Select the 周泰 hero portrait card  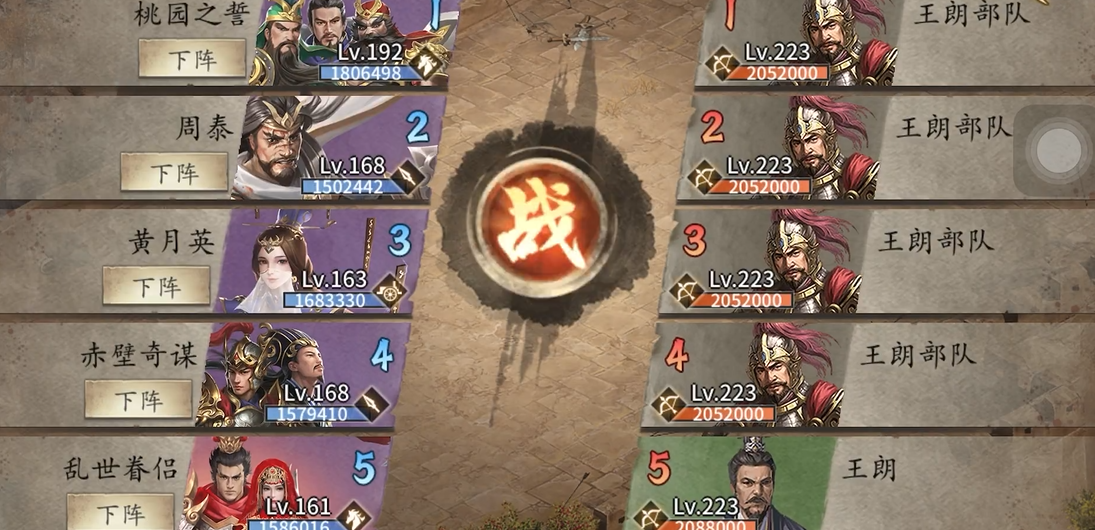[x=330, y=148]
